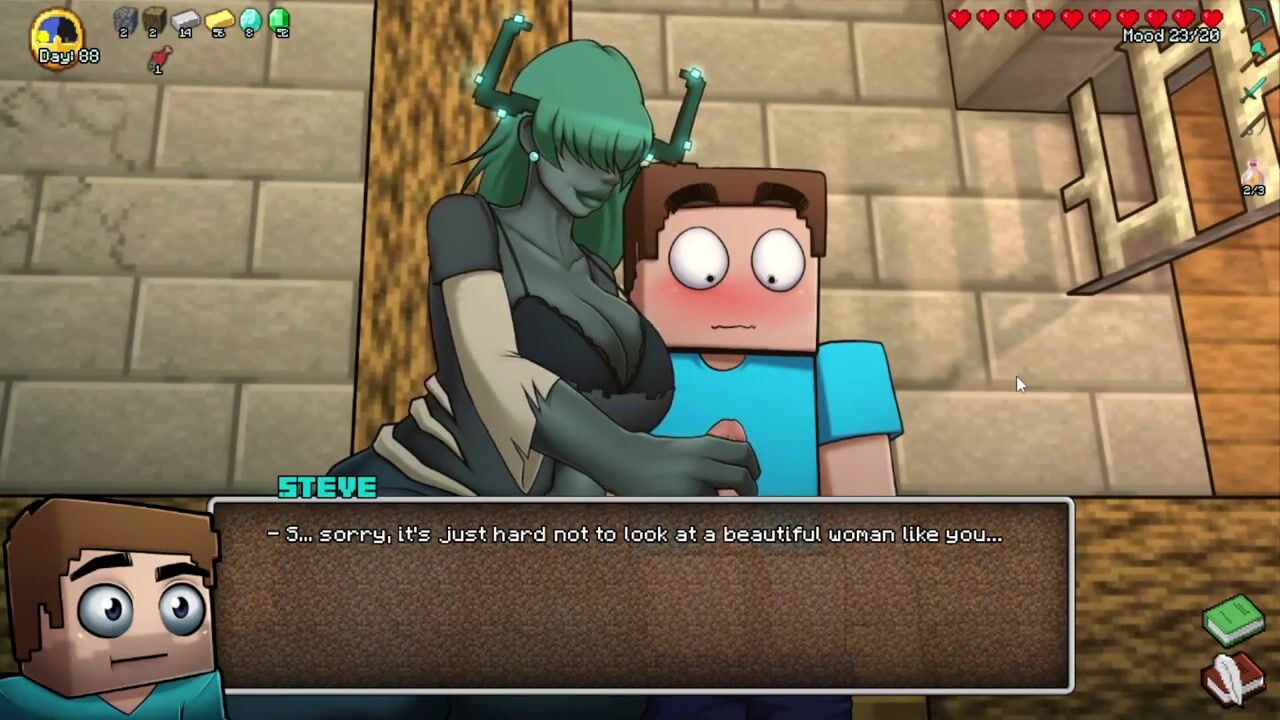Viewport: 1280px width, 720px height.
Task: Select the iron ingot resource icon
Action: [186, 20]
